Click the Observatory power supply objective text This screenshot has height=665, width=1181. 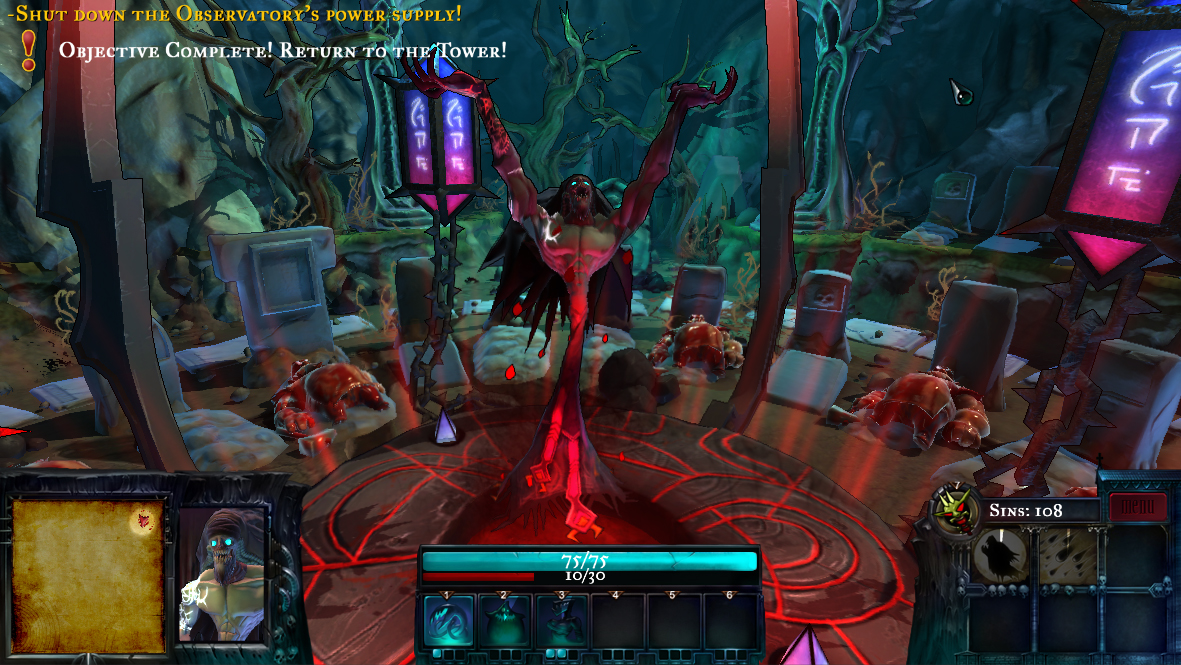click(x=235, y=14)
